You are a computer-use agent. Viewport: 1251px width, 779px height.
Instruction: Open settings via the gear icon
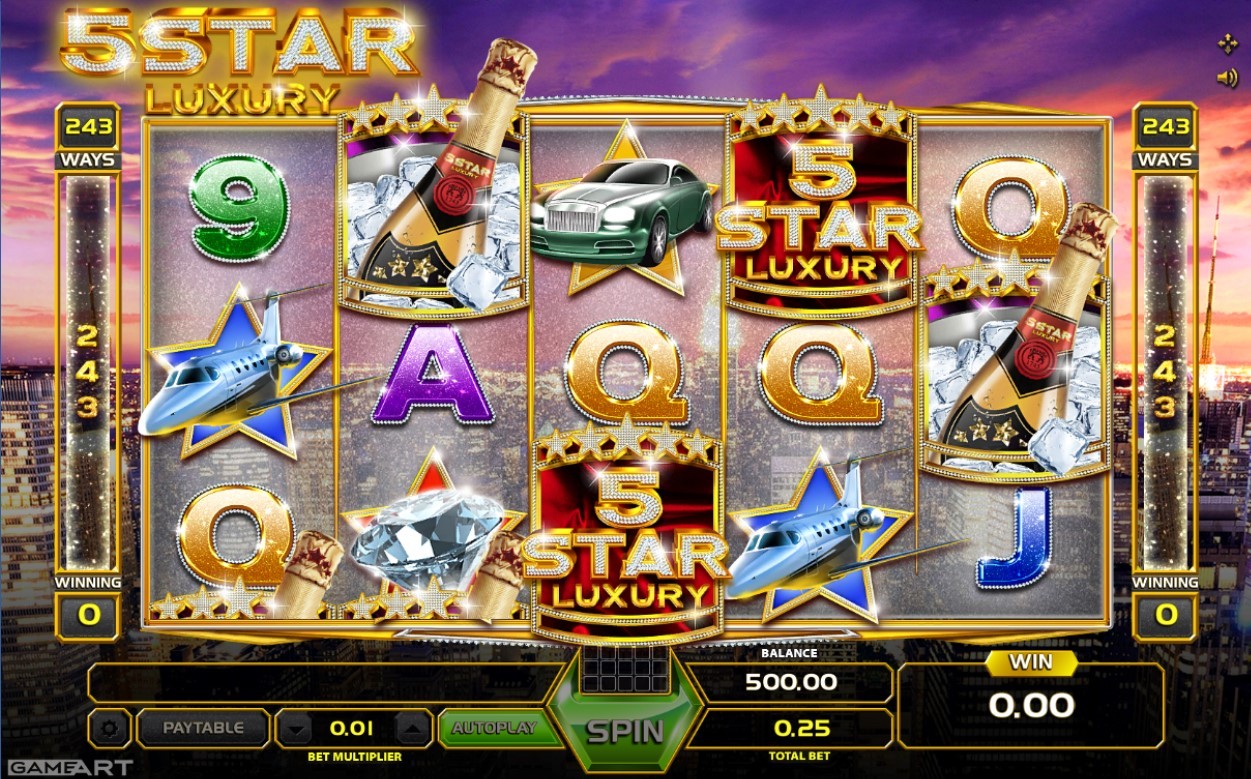click(109, 729)
